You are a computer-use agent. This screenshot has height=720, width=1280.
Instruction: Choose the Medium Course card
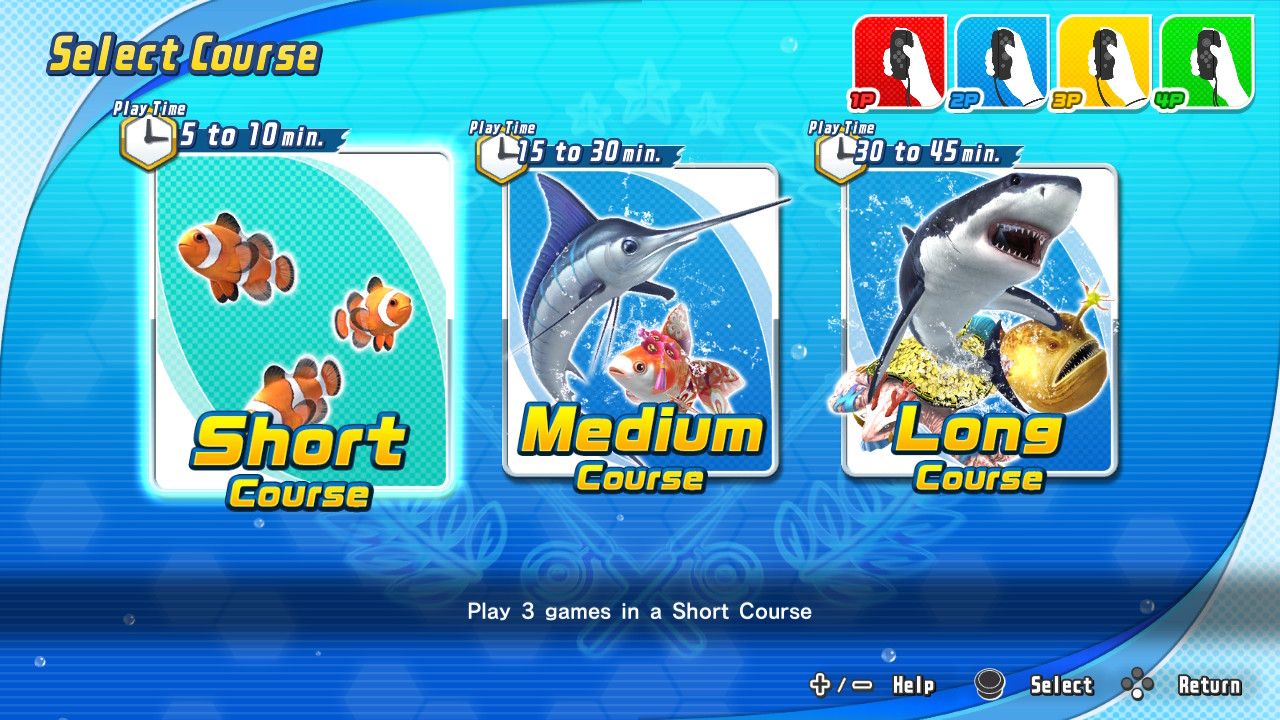[640, 320]
